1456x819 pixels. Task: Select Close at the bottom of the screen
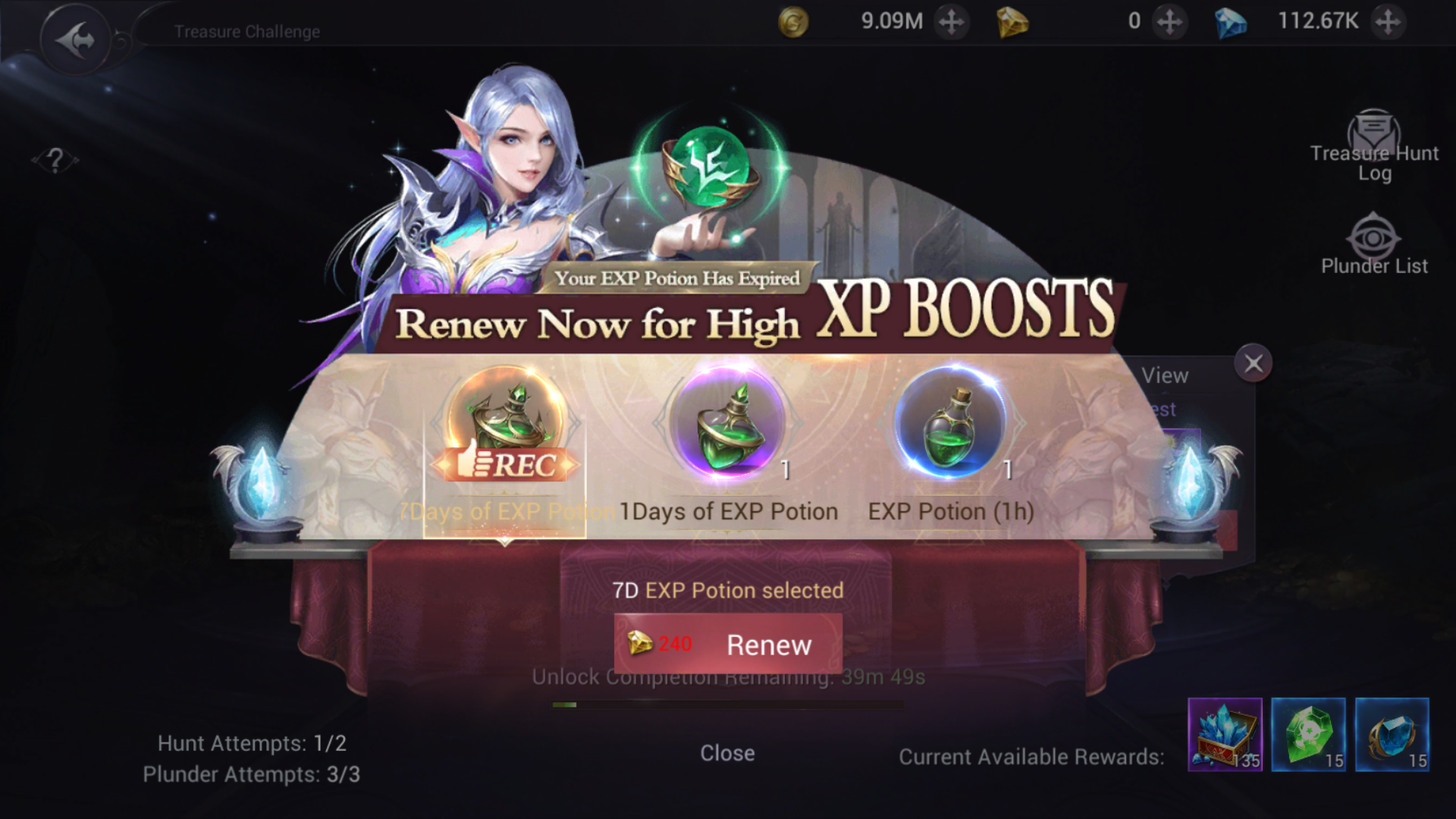tap(727, 752)
